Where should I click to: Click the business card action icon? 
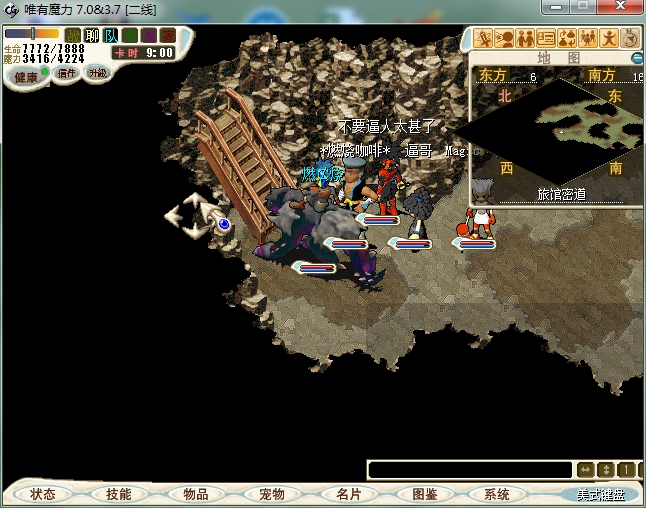[x=546, y=39]
